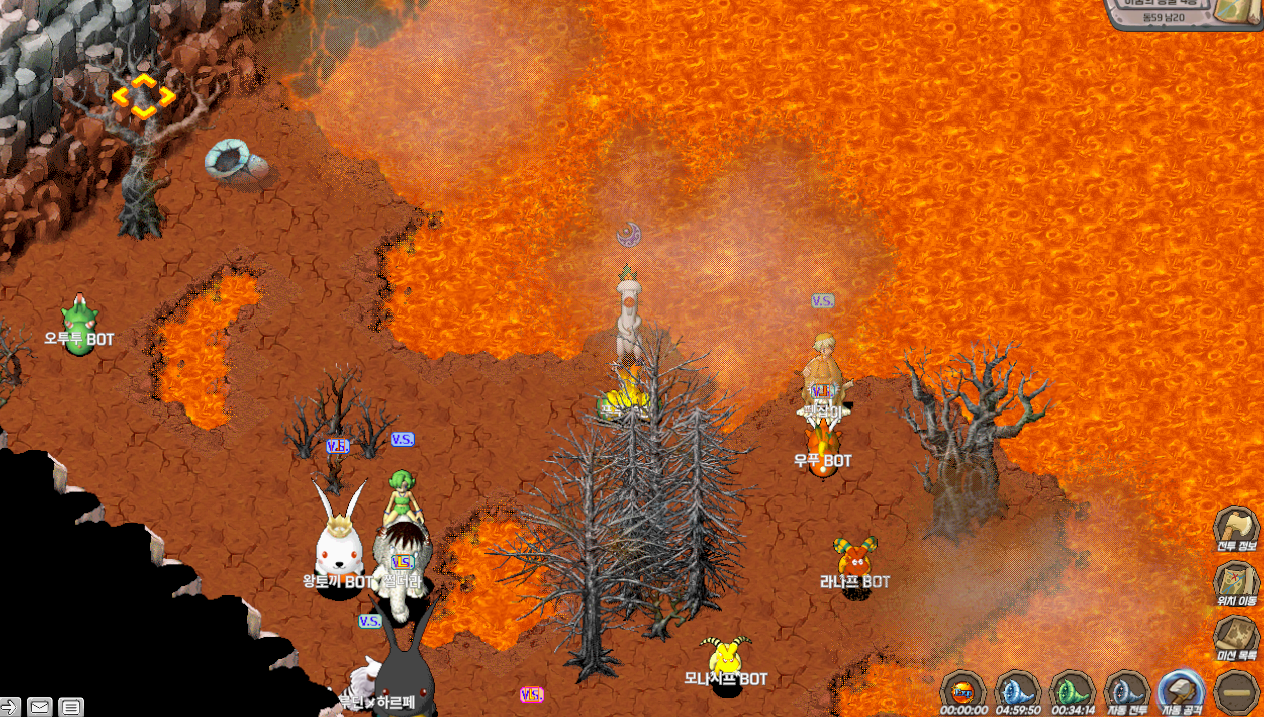This screenshot has height=717, width=1264.
Task: Open the mail envelope button
Action: coord(39,707)
